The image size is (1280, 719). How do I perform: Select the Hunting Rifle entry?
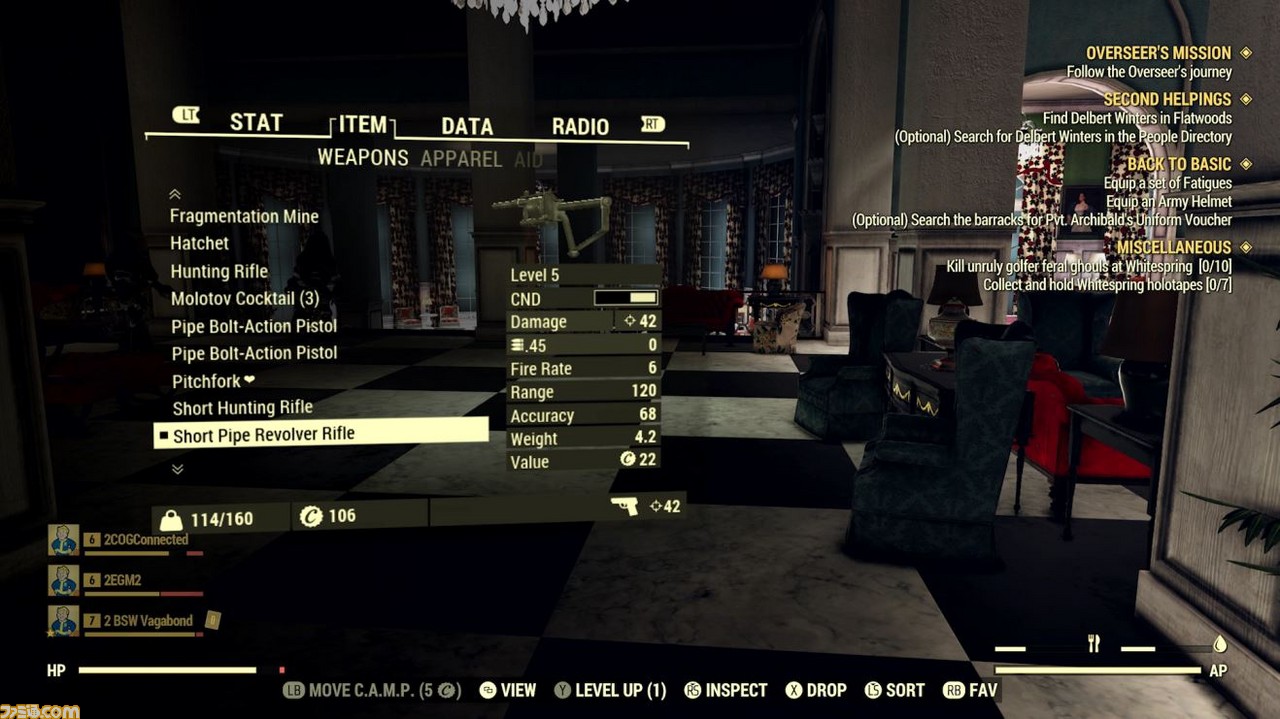pos(219,271)
